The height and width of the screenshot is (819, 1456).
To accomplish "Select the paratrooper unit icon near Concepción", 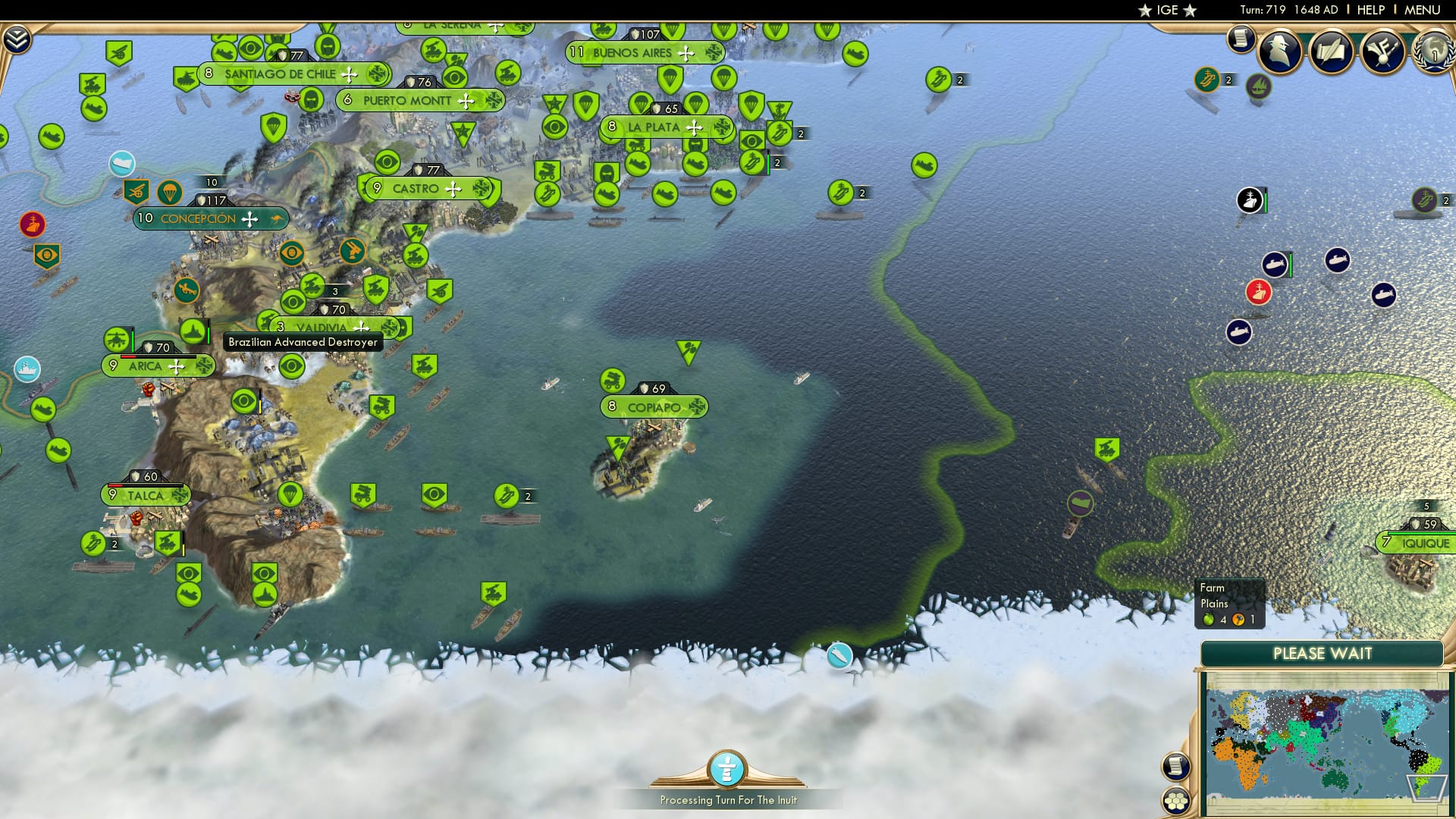I will [x=169, y=192].
